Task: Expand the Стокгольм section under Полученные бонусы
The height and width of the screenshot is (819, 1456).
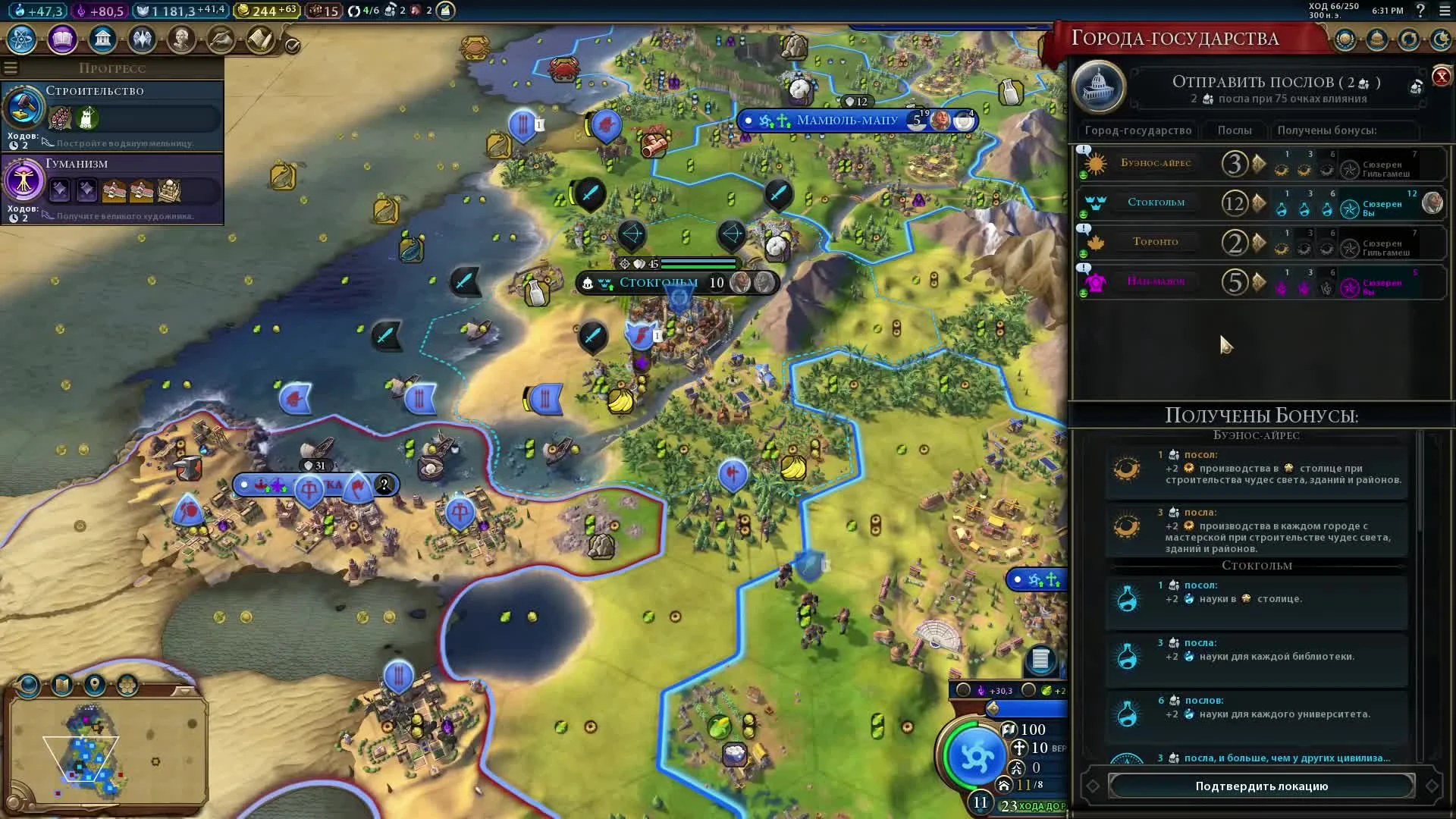Action: [x=1258, y=565]
